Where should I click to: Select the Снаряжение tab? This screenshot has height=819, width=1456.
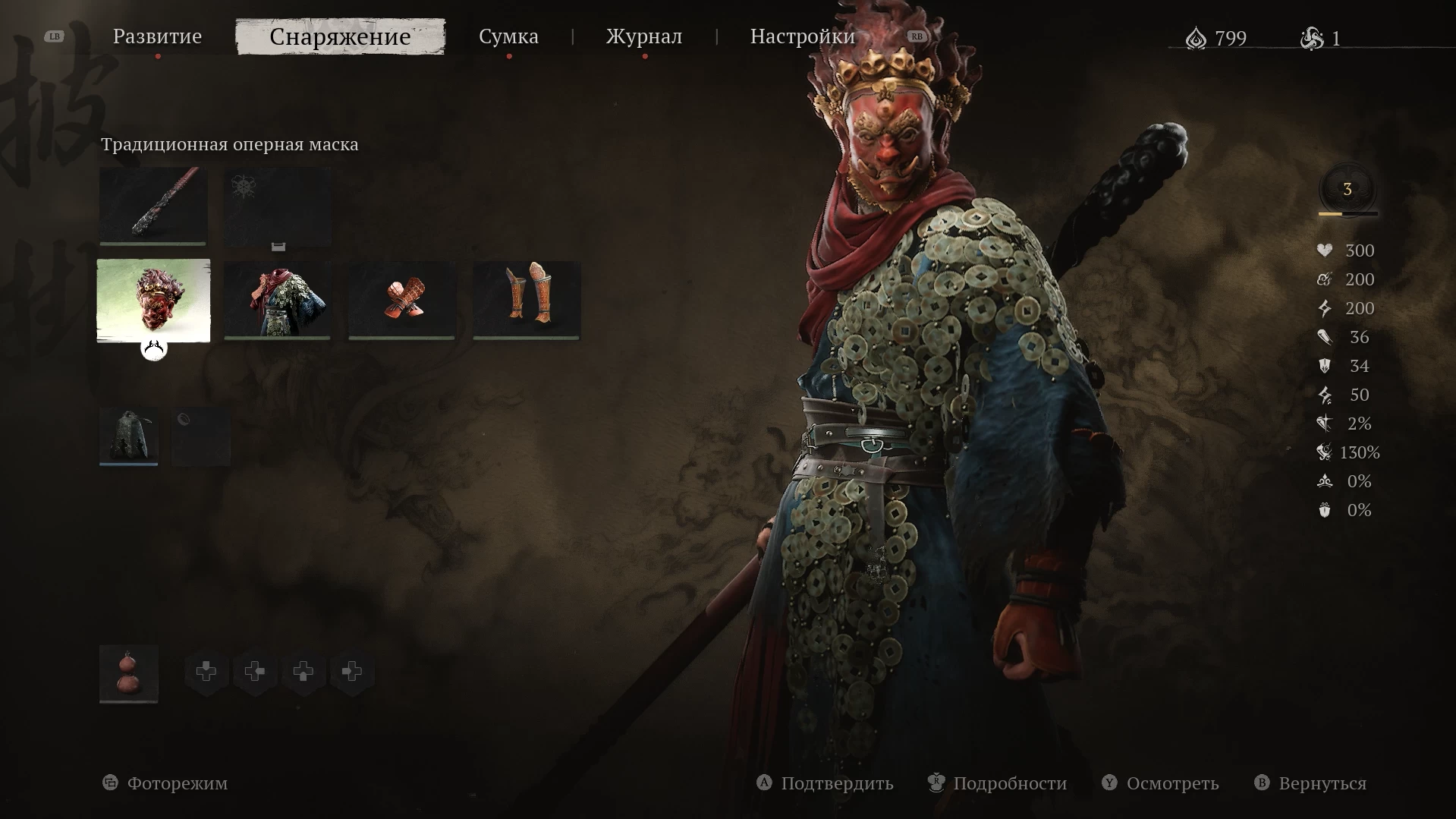(340, 36)
